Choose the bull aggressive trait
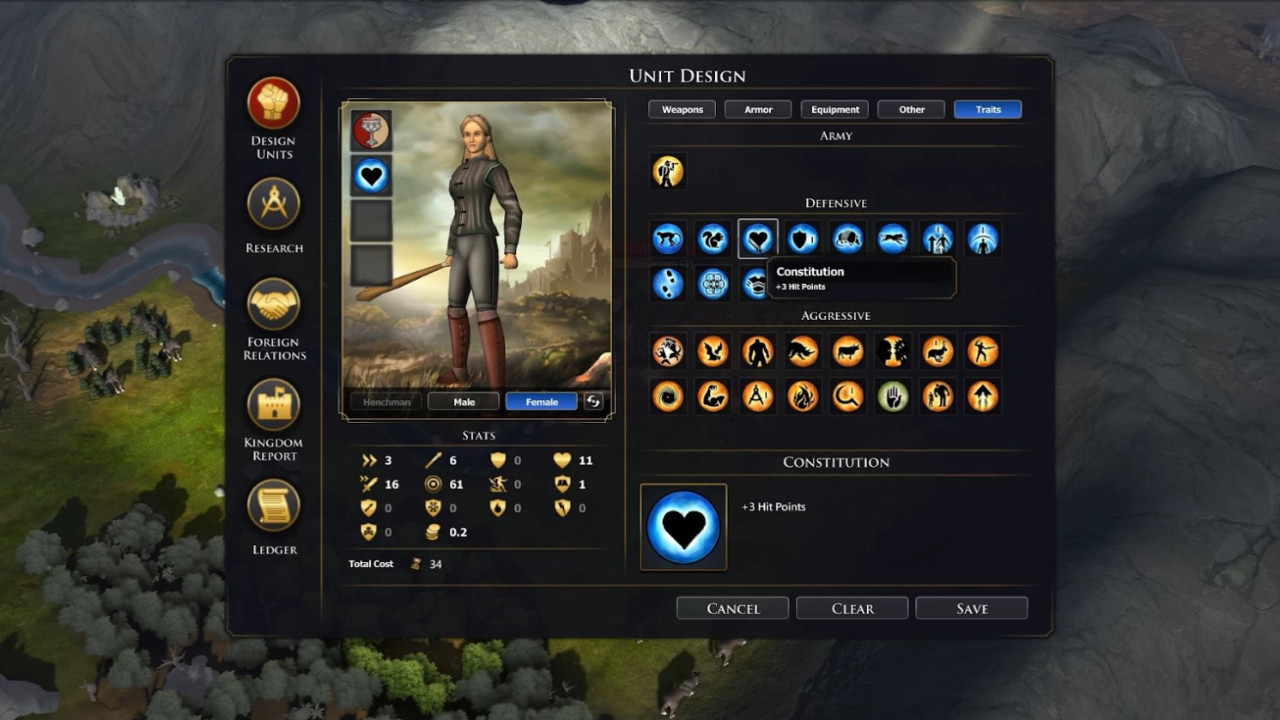This screenshot has height=720, width=1280. pos(848,351)
